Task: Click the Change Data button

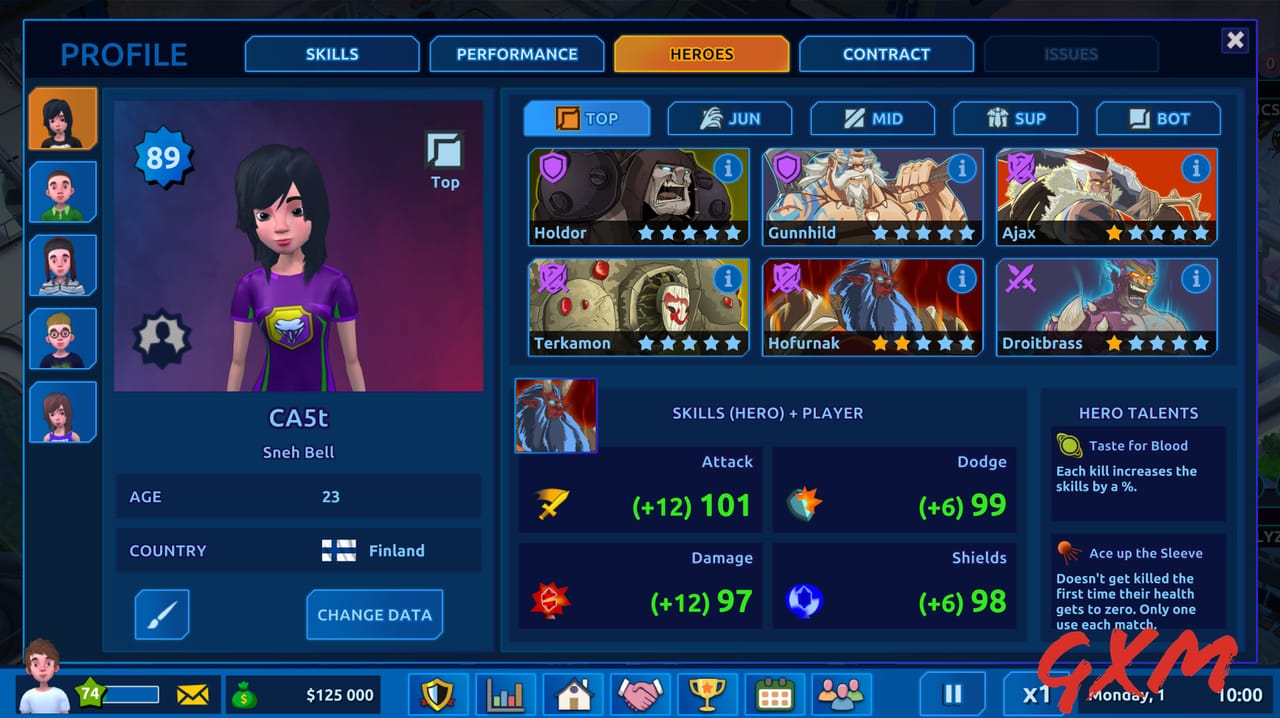Action: point(374,615)
